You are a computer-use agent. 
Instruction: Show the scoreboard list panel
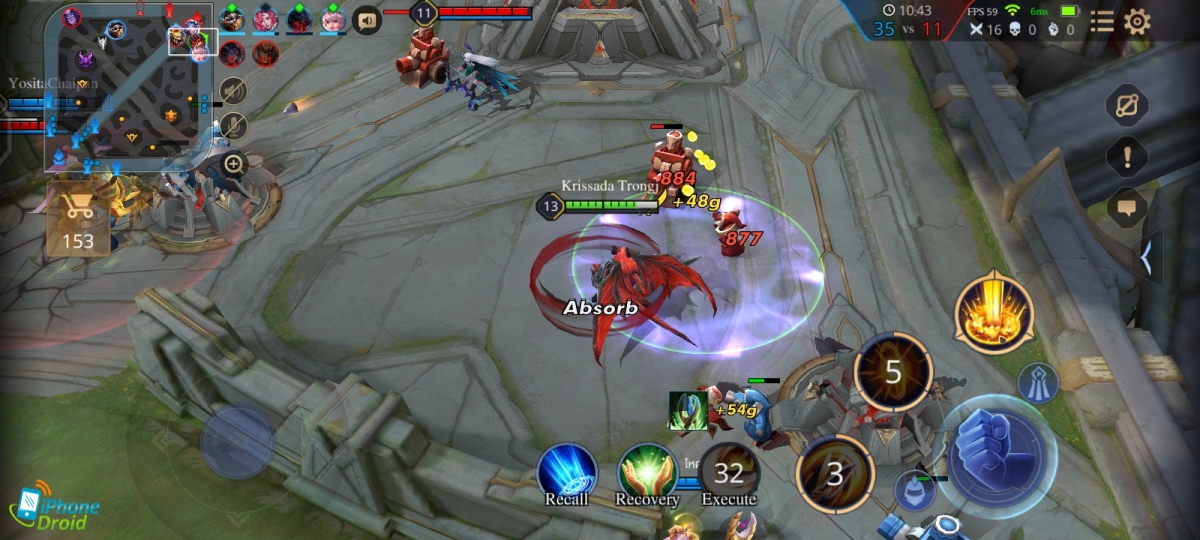(1102, 22)
